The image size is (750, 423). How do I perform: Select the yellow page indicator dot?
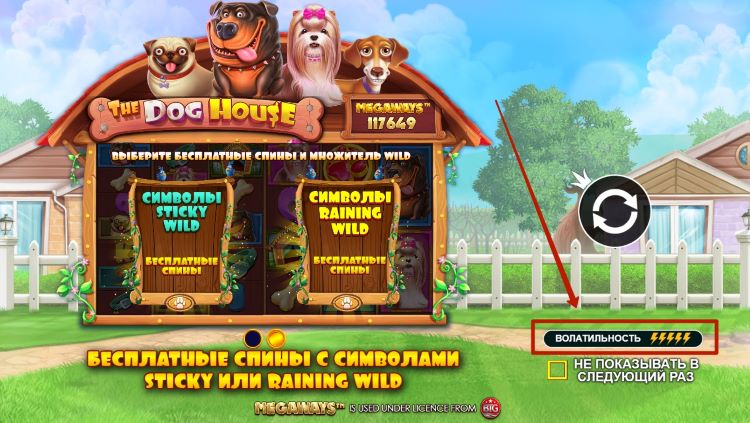277,339
